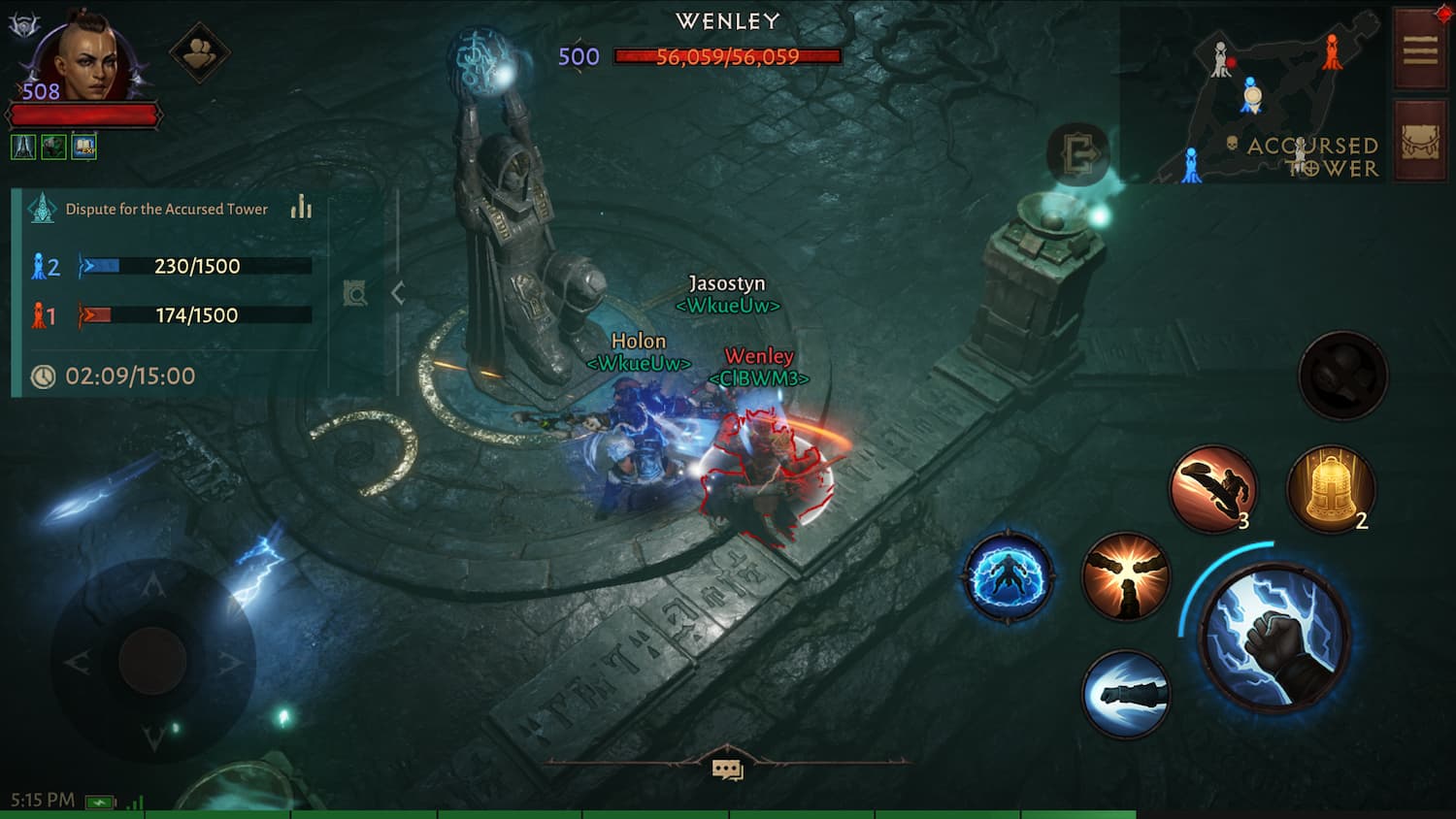This screenshot has width=1456, height=819.
Task: Trigger the blue dash strike skill
Action: tap(1126, 695)
